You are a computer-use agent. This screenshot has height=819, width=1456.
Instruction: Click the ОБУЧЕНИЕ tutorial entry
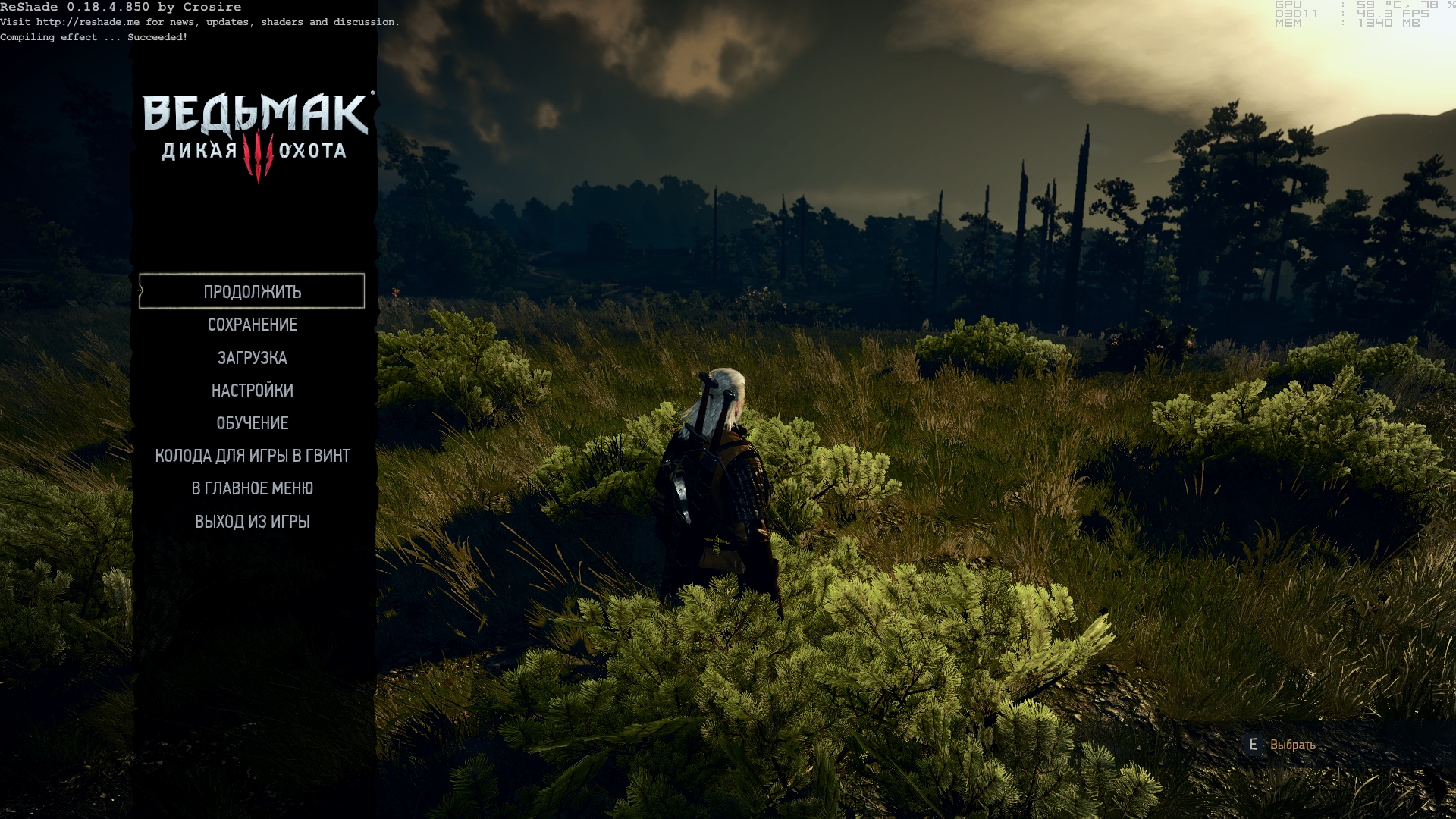(x=252, y=423)
